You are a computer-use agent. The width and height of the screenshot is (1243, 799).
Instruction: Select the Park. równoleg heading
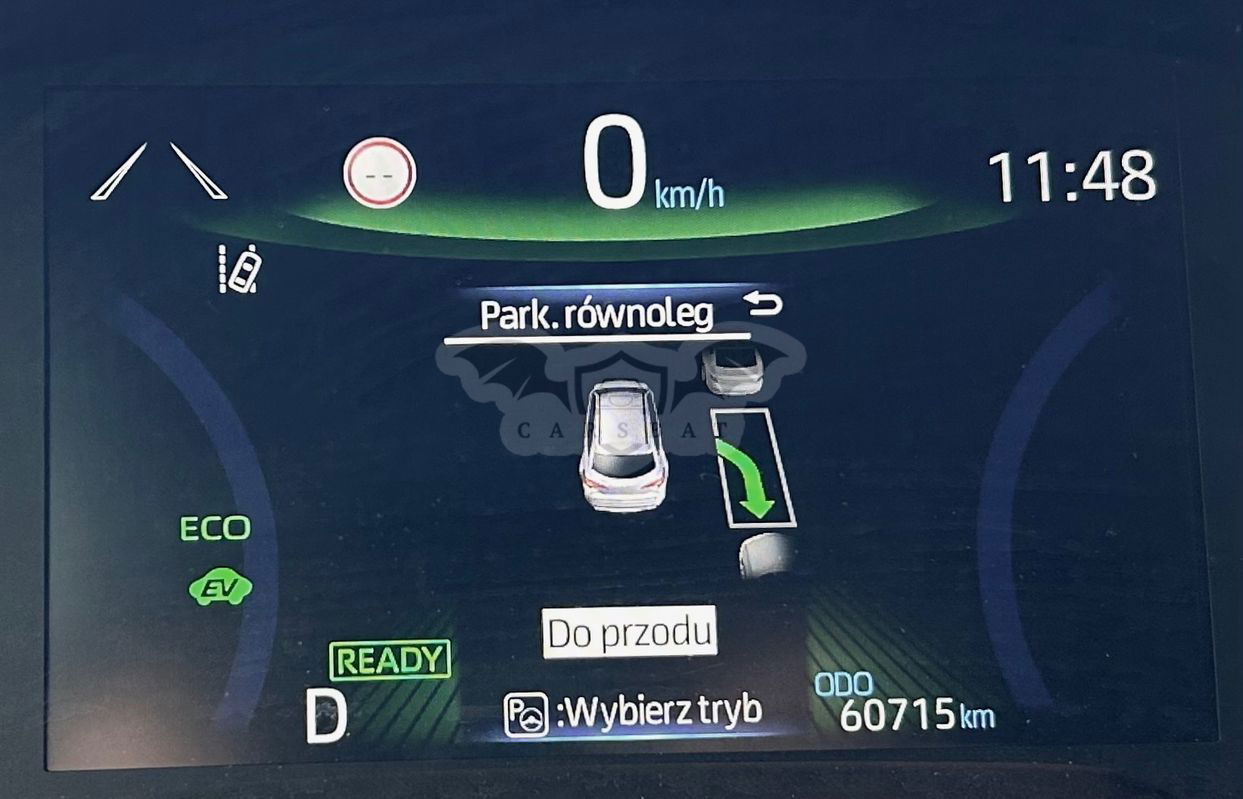coord(597,315)
